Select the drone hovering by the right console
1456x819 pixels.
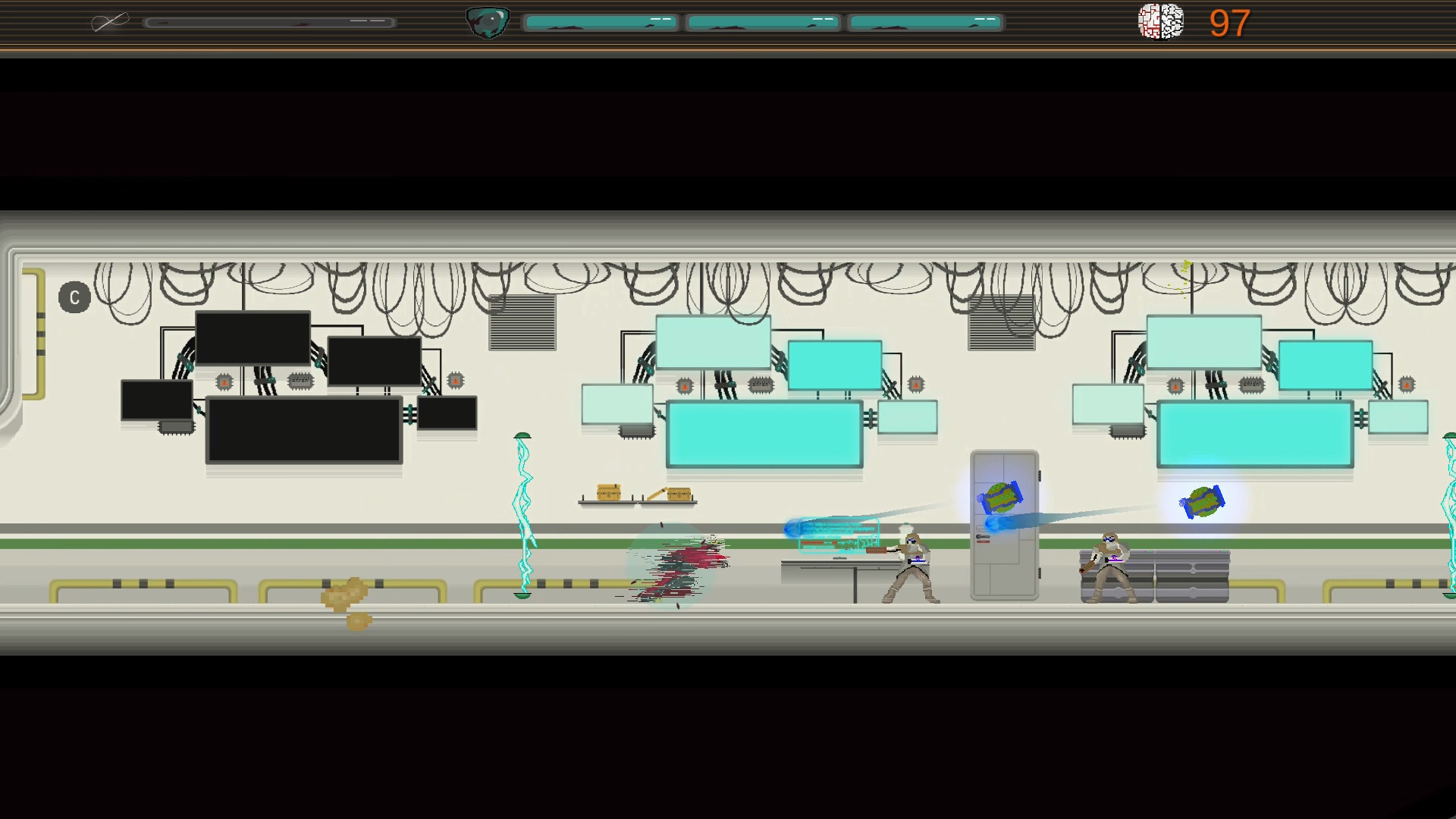coord(1203,503)
